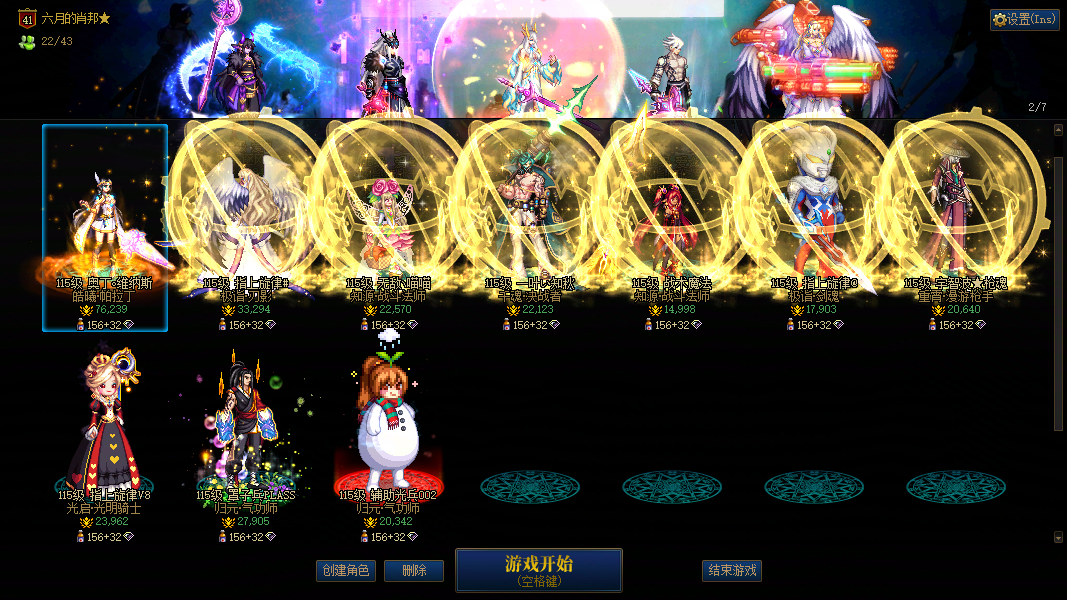End the game with 结束游戏
The image size is (1067, 600).
click(x=732, y=571)
